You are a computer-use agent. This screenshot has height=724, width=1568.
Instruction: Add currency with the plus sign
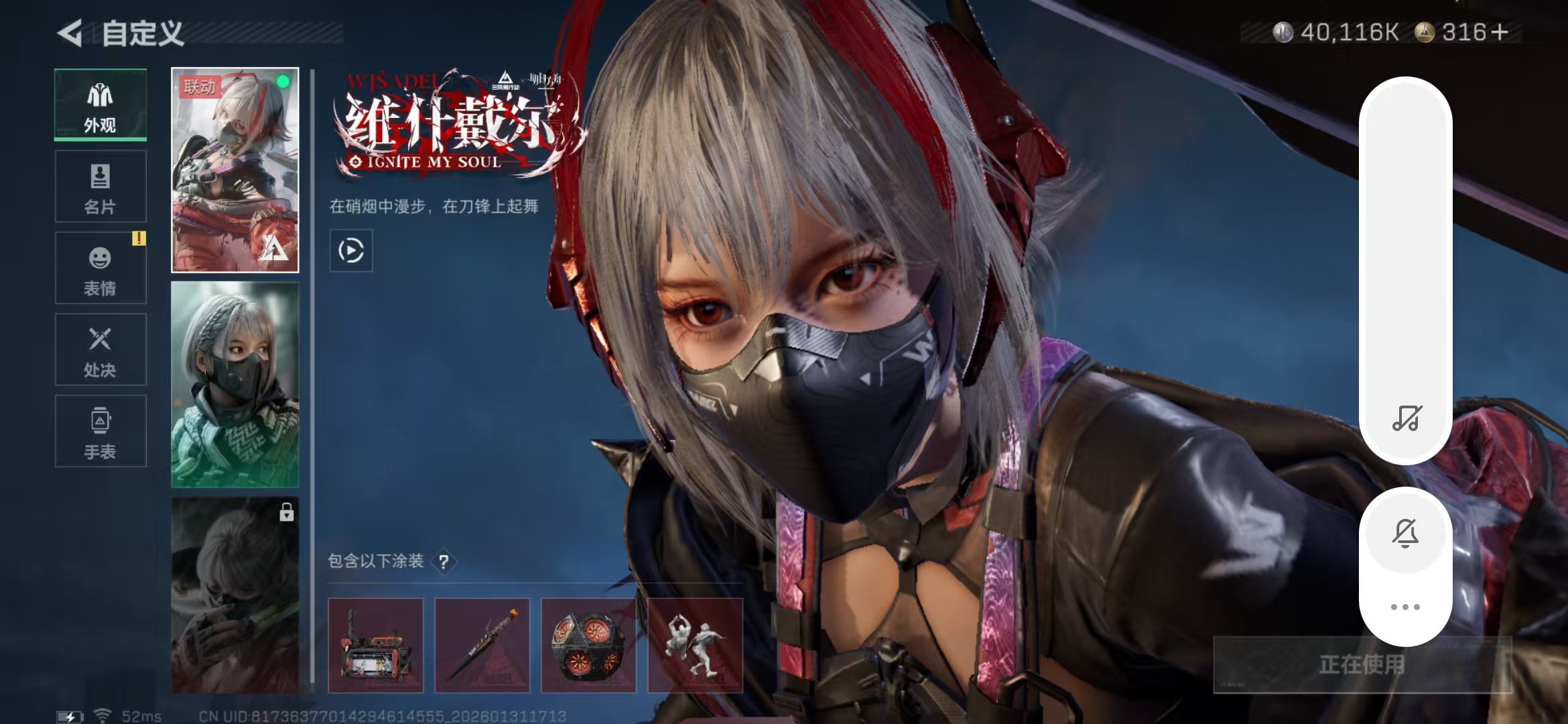pos(1500,32)
